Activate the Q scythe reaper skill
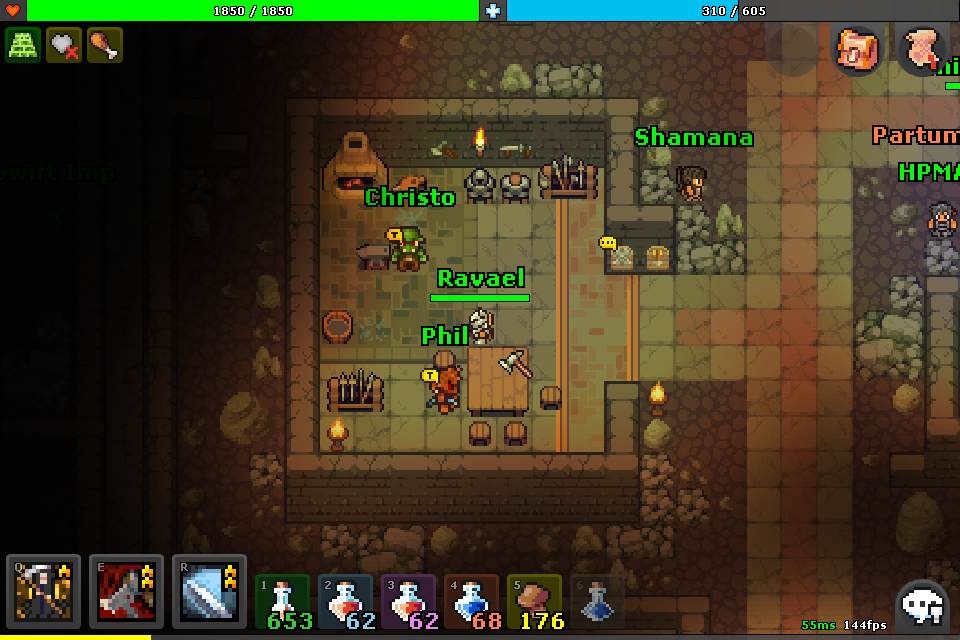This screenshot has height=640, width=960. 43,590
